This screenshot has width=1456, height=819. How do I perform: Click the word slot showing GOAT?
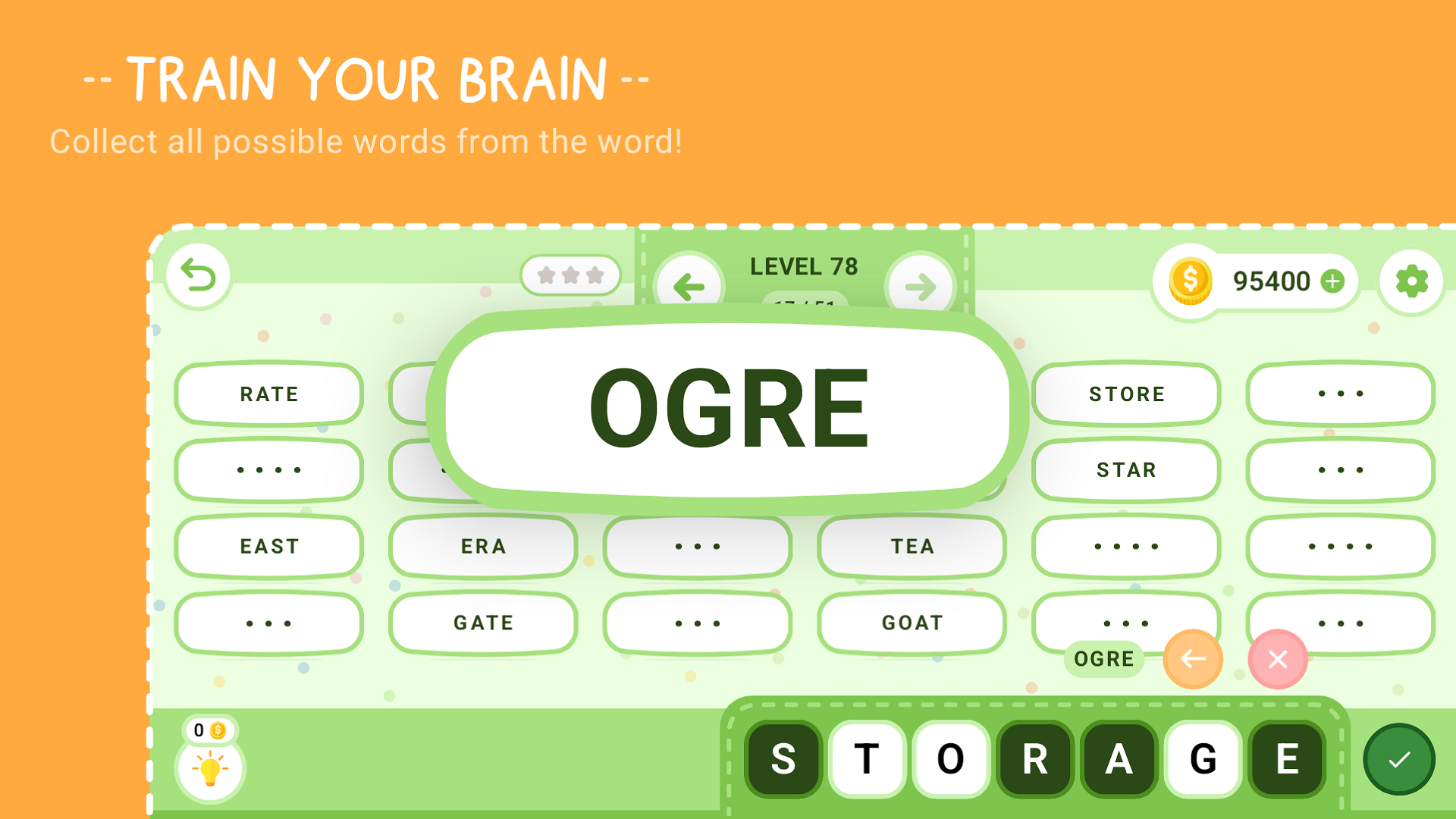[x=911, y=623]
